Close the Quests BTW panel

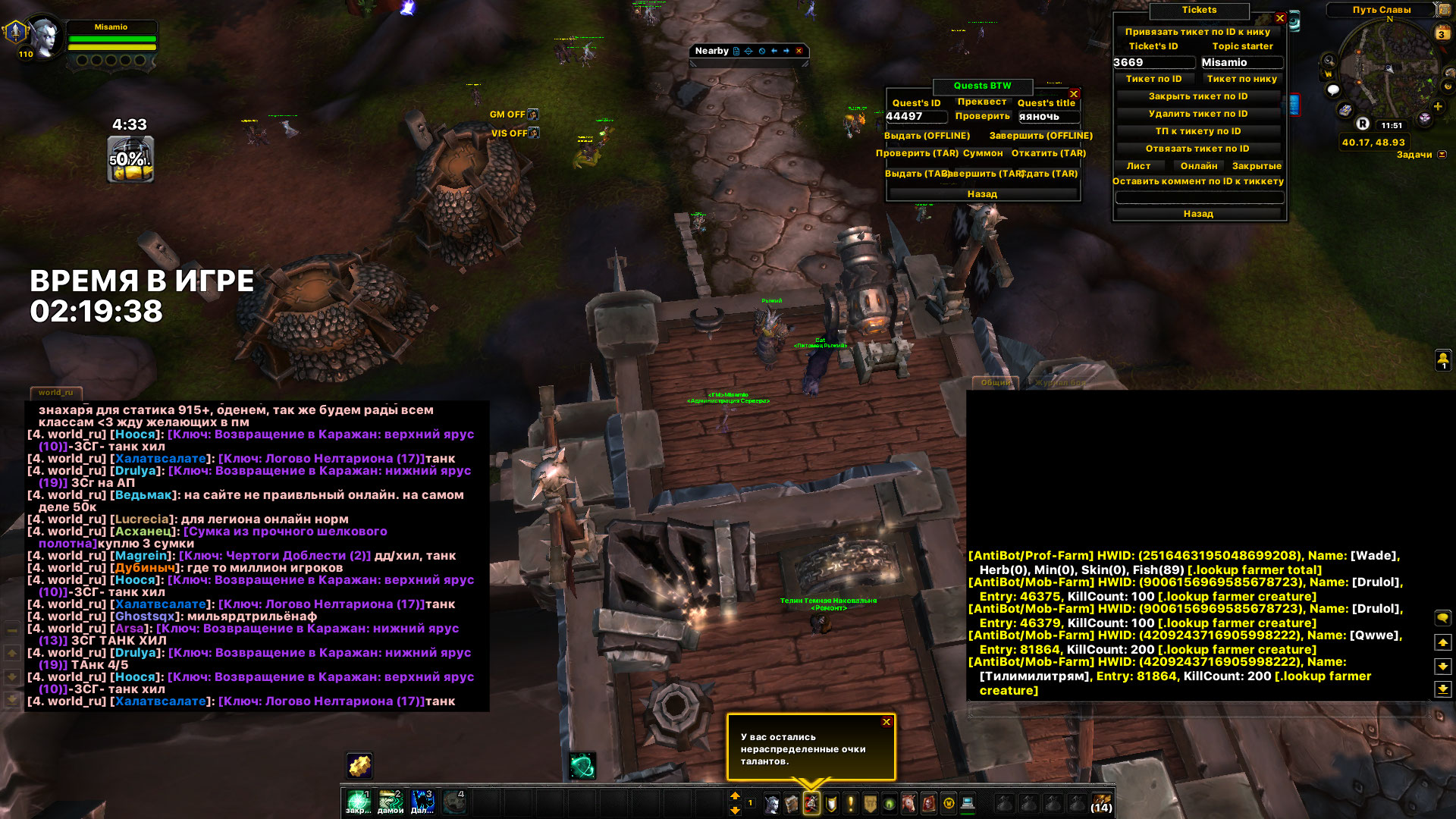point(1074,94)
